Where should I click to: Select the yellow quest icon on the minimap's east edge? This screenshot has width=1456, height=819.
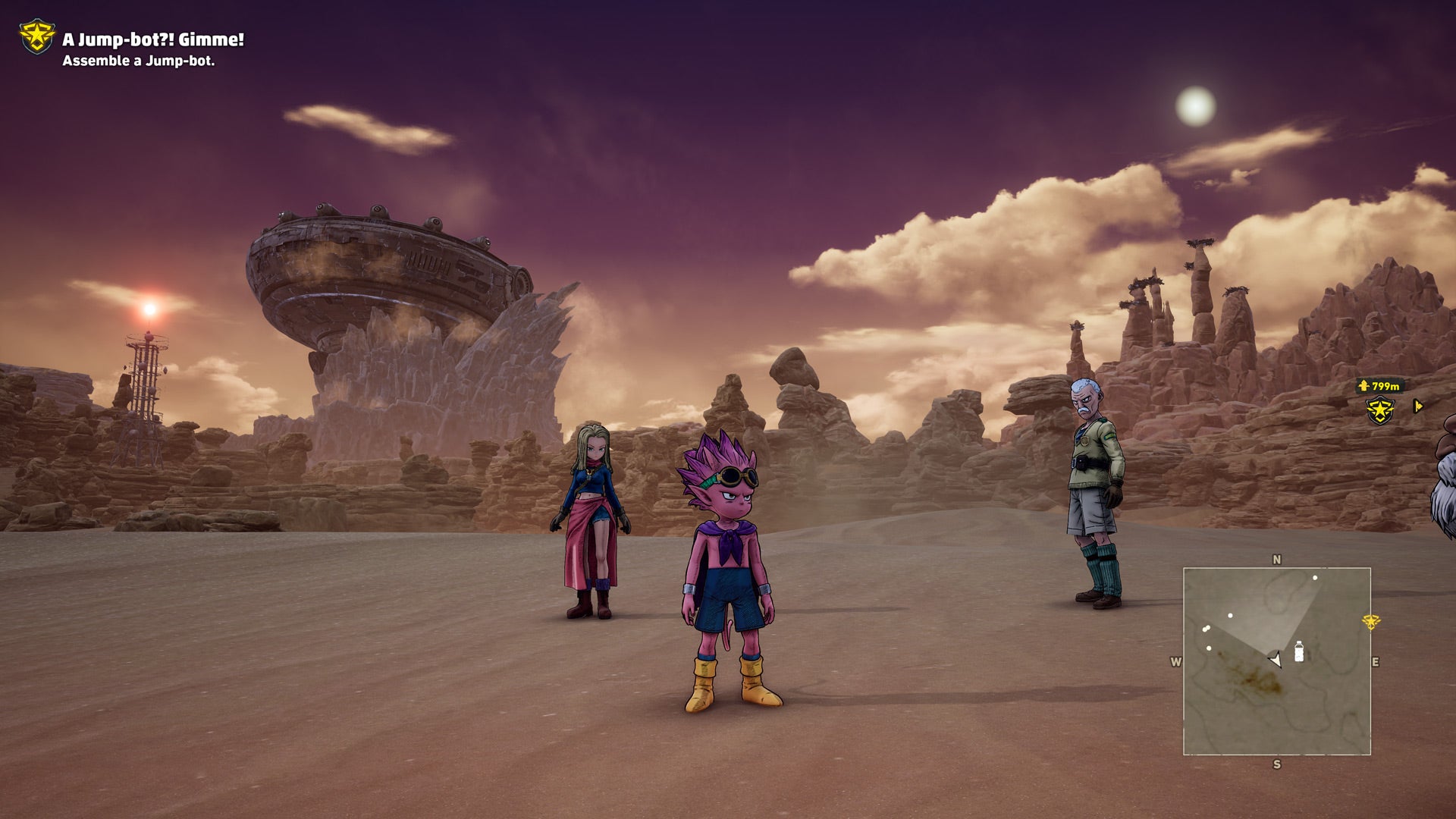click(1371, 623)
